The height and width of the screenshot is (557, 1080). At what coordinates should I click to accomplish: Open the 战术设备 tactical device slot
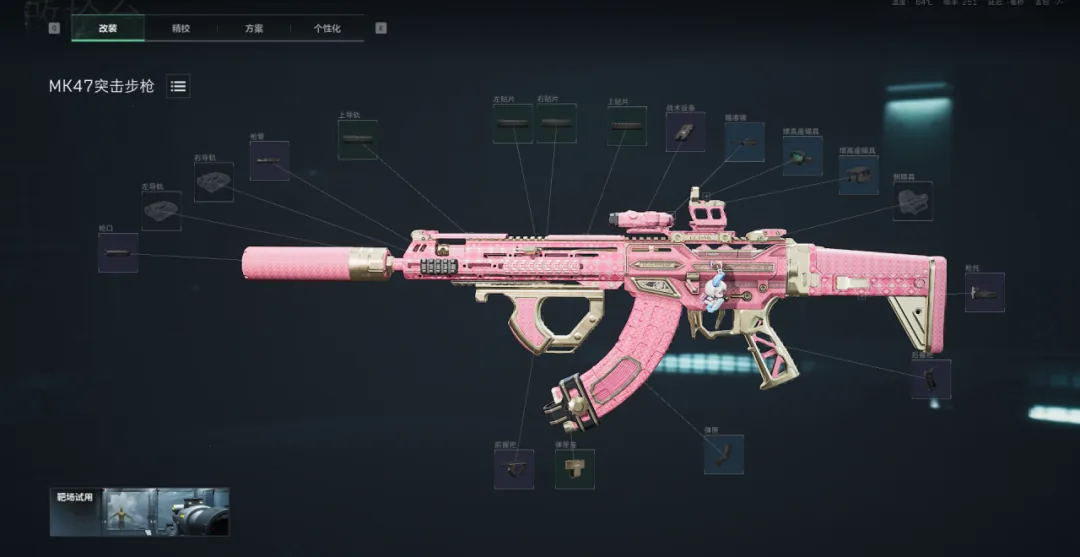pyautogui.click(x=685, y=132)
